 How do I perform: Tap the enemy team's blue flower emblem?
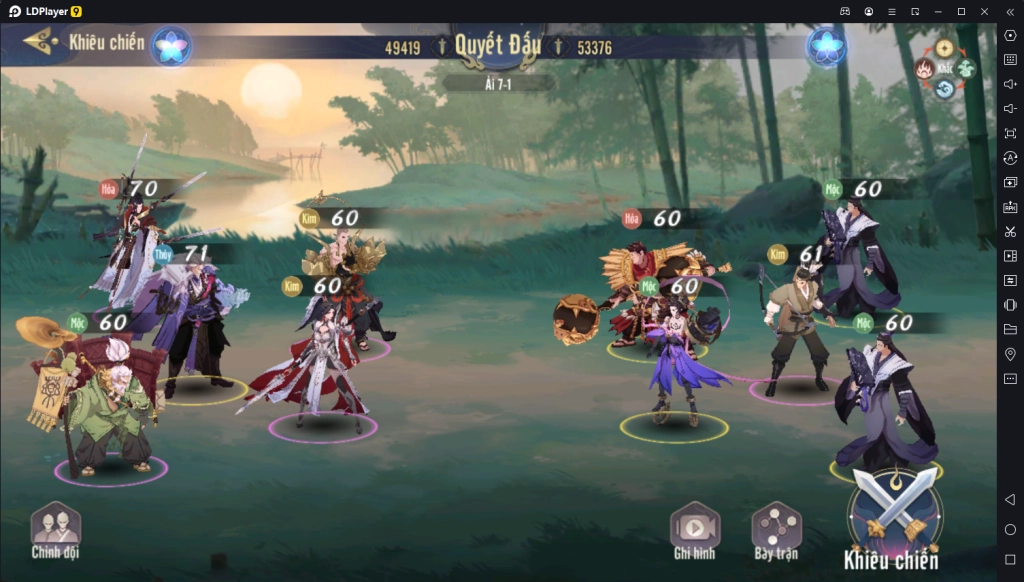(x=827, y=46)
